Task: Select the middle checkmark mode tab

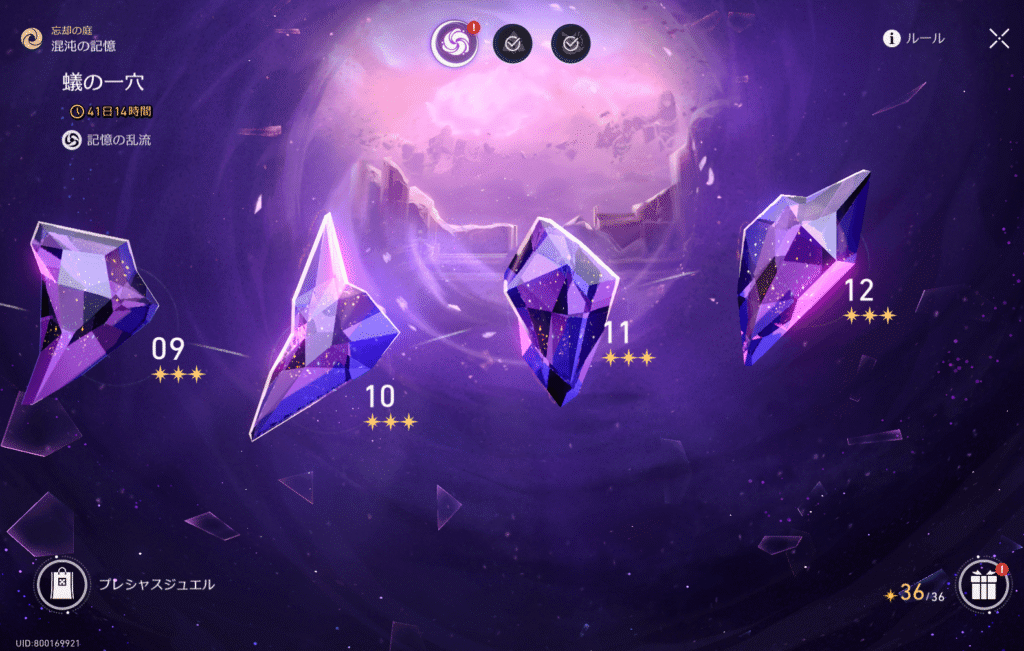Action: pos(513,43)
